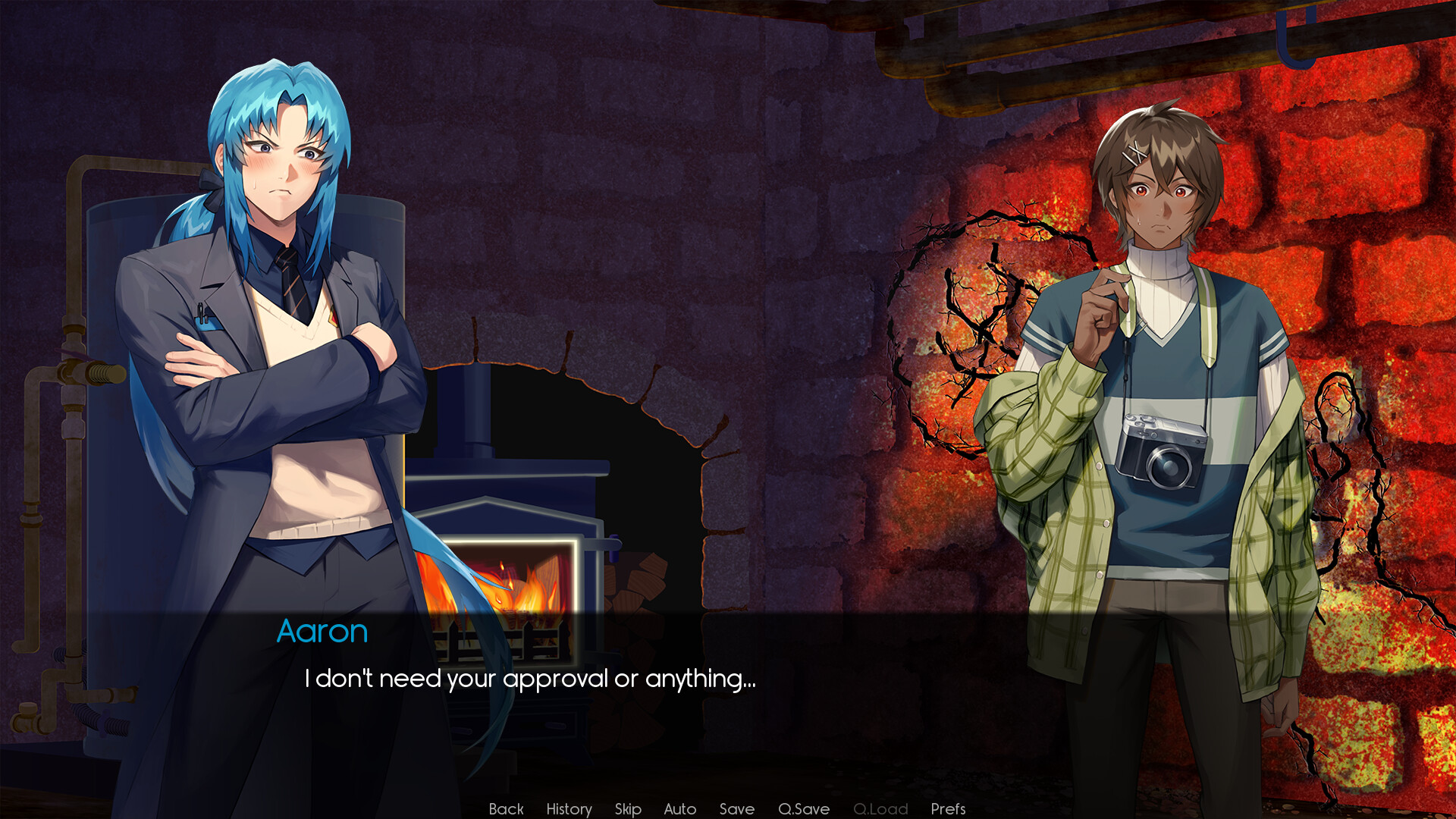Screen dimensions: 1456x819
Task: Click Aaron's name label in dialogue box
Action: [x=323, y=630]
